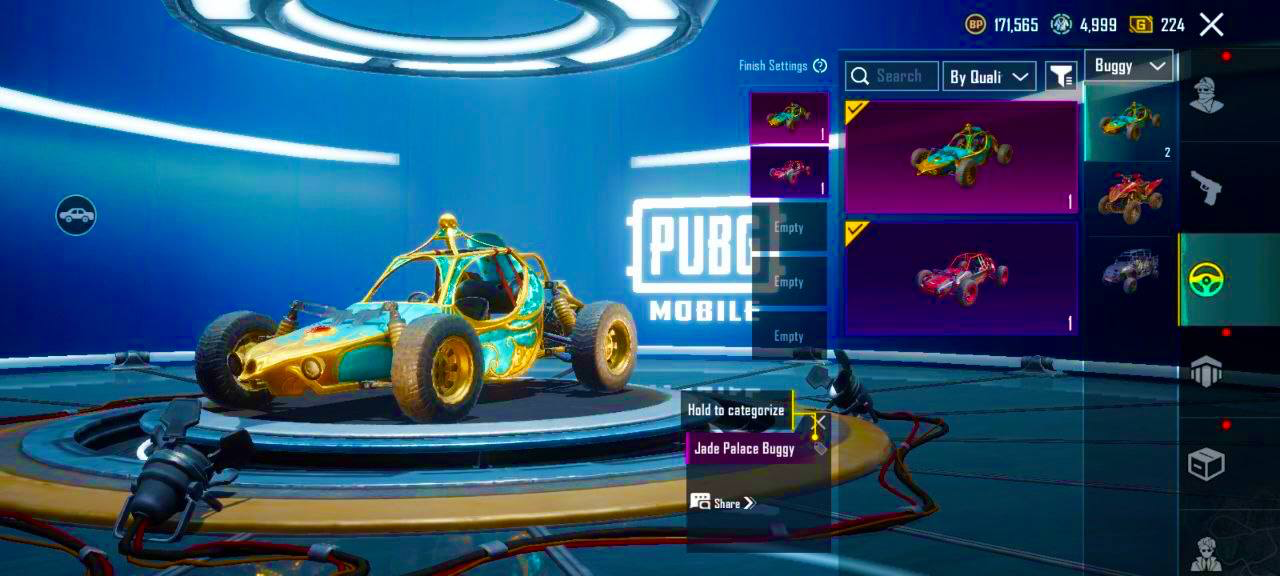Close the inventory screen with the X
The height and width of the screenshot is (576, 1280).
tap(1211, 25)
